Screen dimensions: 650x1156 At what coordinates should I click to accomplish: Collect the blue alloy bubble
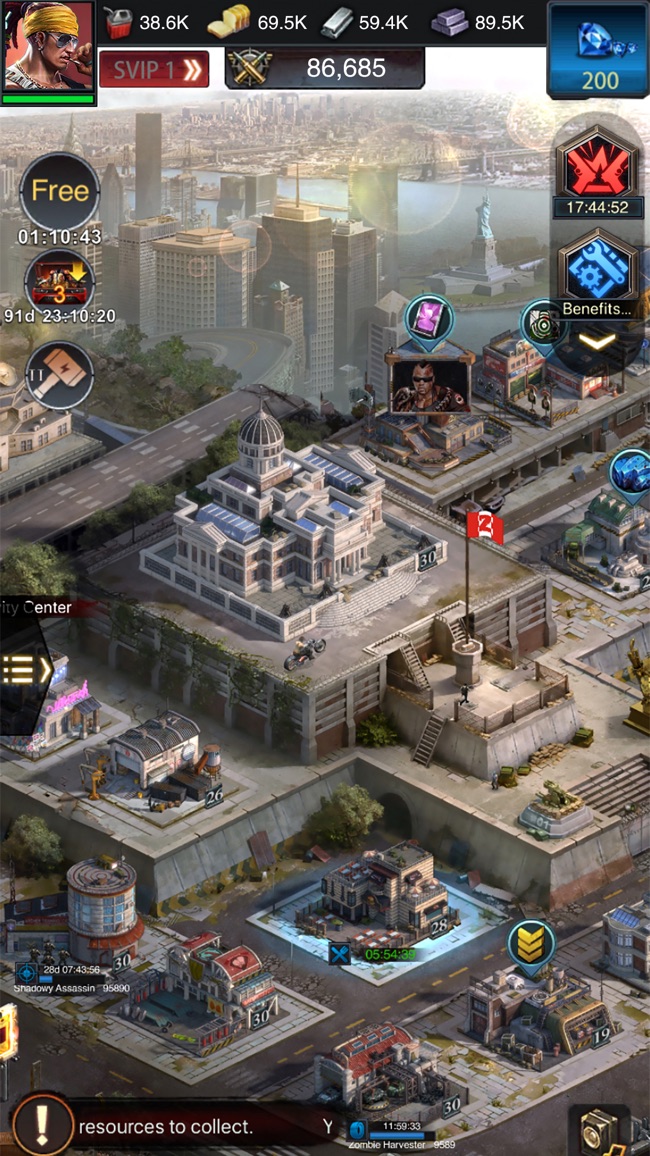[x=630, y=470]
